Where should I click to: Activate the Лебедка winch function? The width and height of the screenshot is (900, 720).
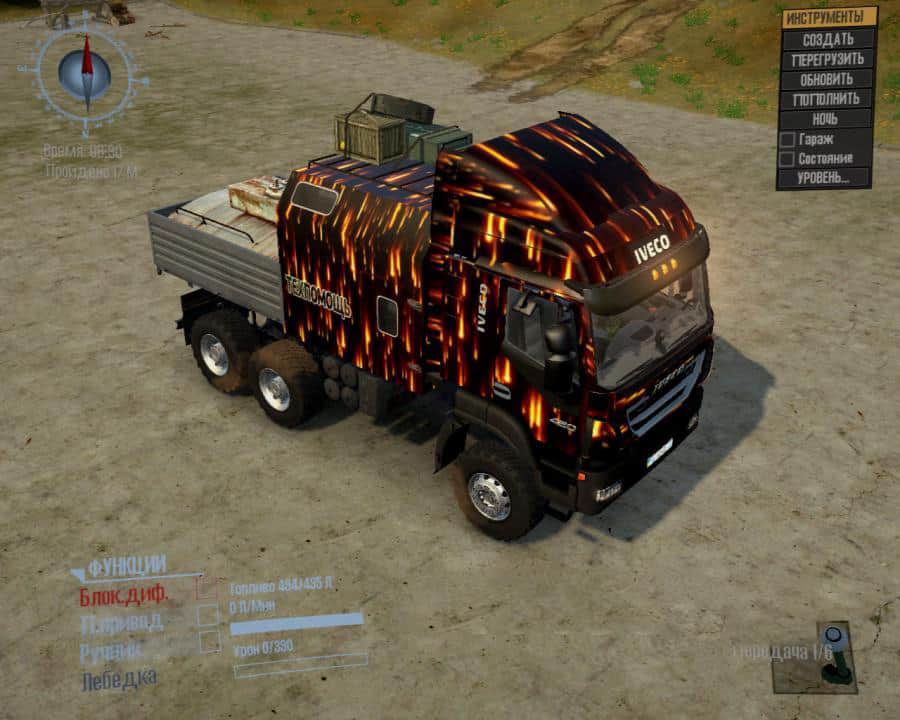(x=118, y=680)
